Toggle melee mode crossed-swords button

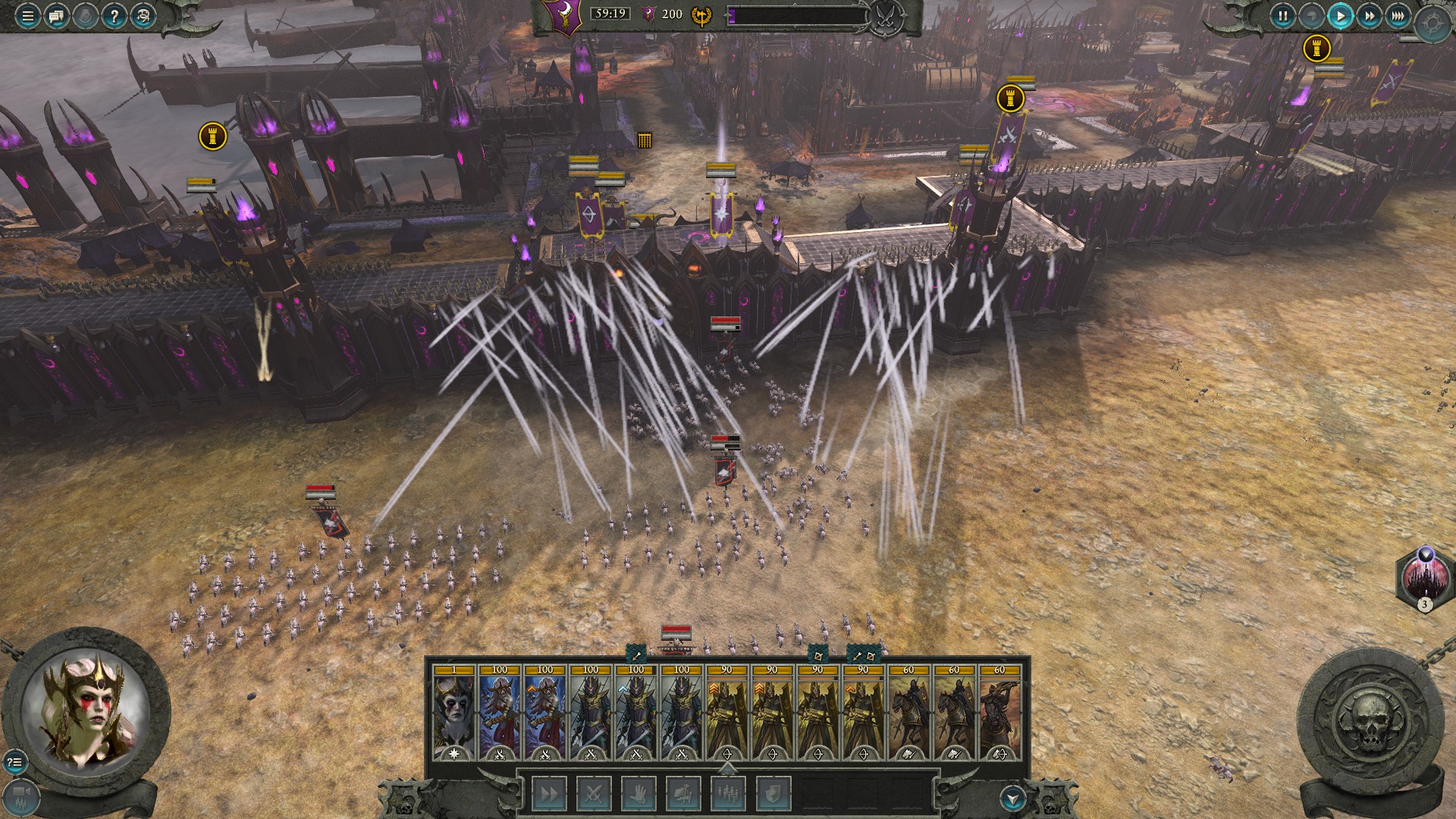point(593,794)
